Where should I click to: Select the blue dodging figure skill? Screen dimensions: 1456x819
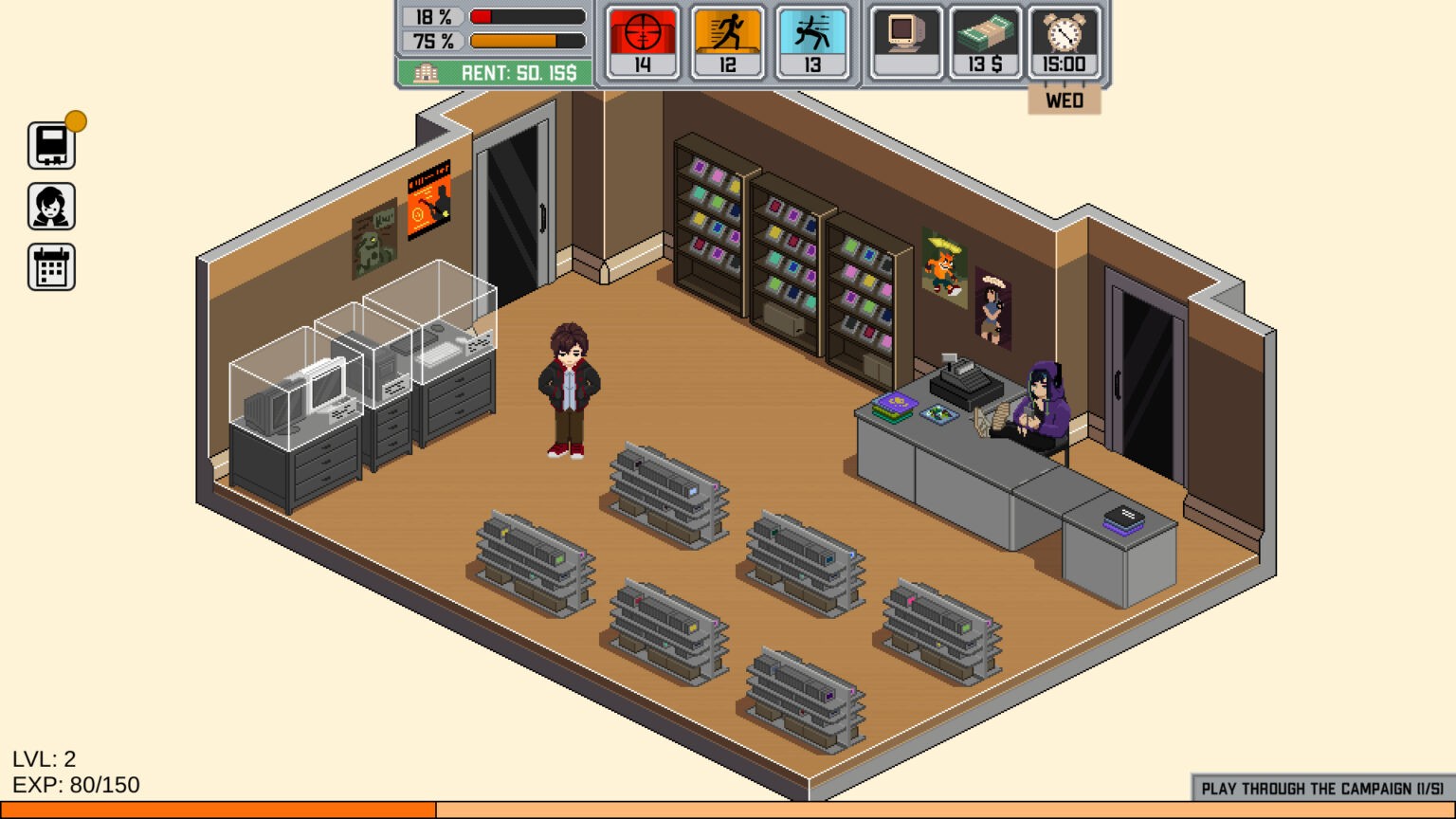point(812,42)
